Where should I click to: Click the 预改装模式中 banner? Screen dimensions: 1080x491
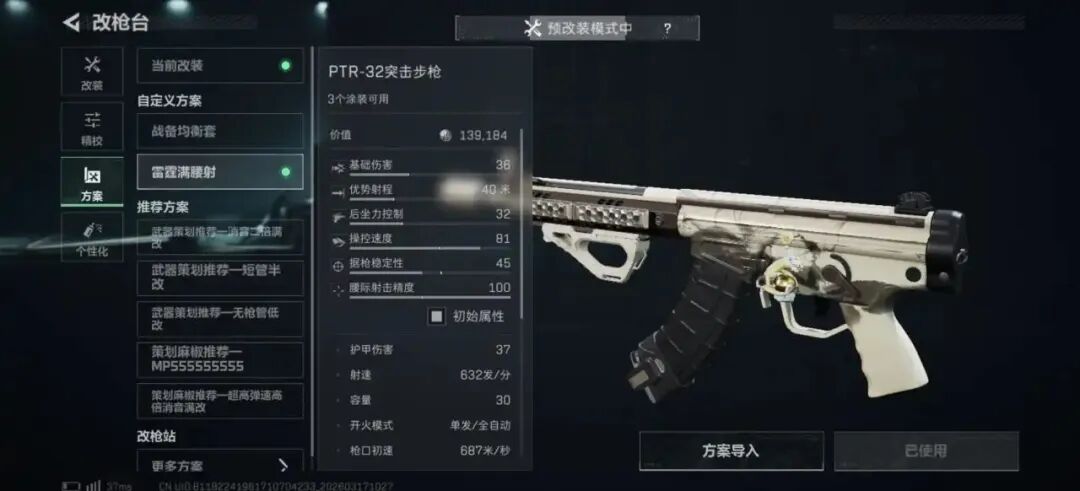click(x=578, y=29)
